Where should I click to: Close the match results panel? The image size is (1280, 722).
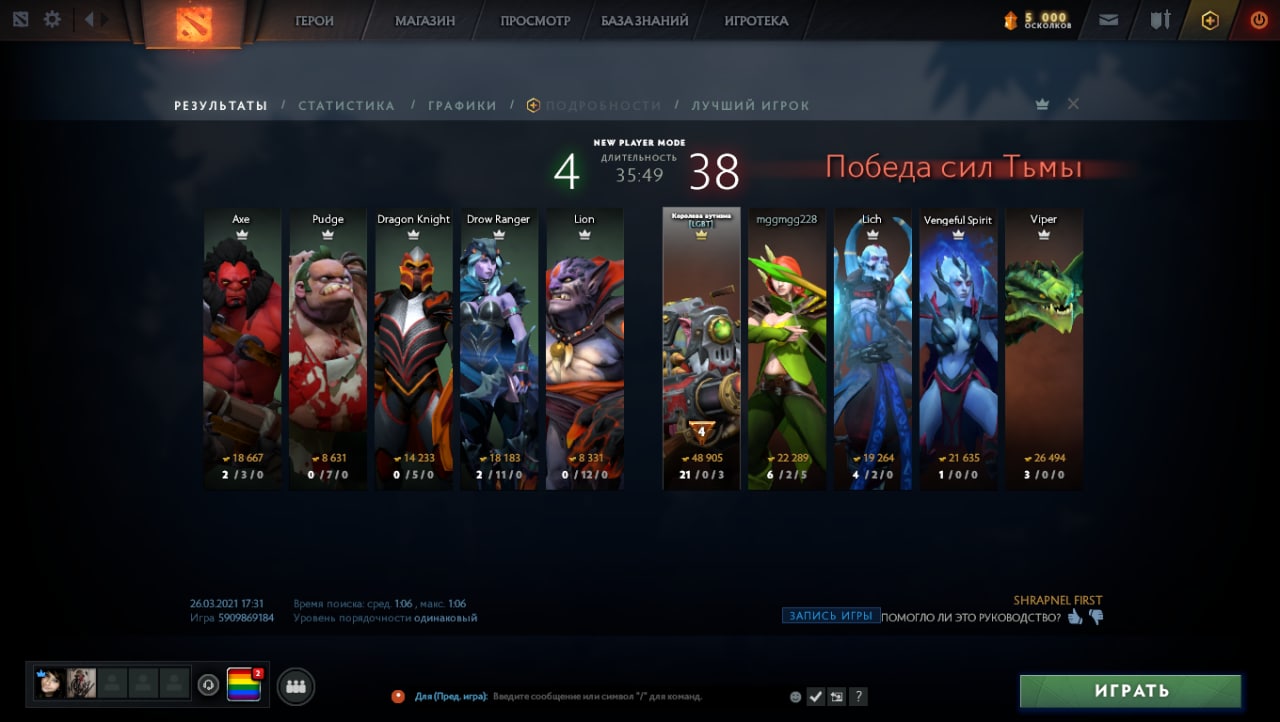pyautogui.click(x=1073, y=104)
